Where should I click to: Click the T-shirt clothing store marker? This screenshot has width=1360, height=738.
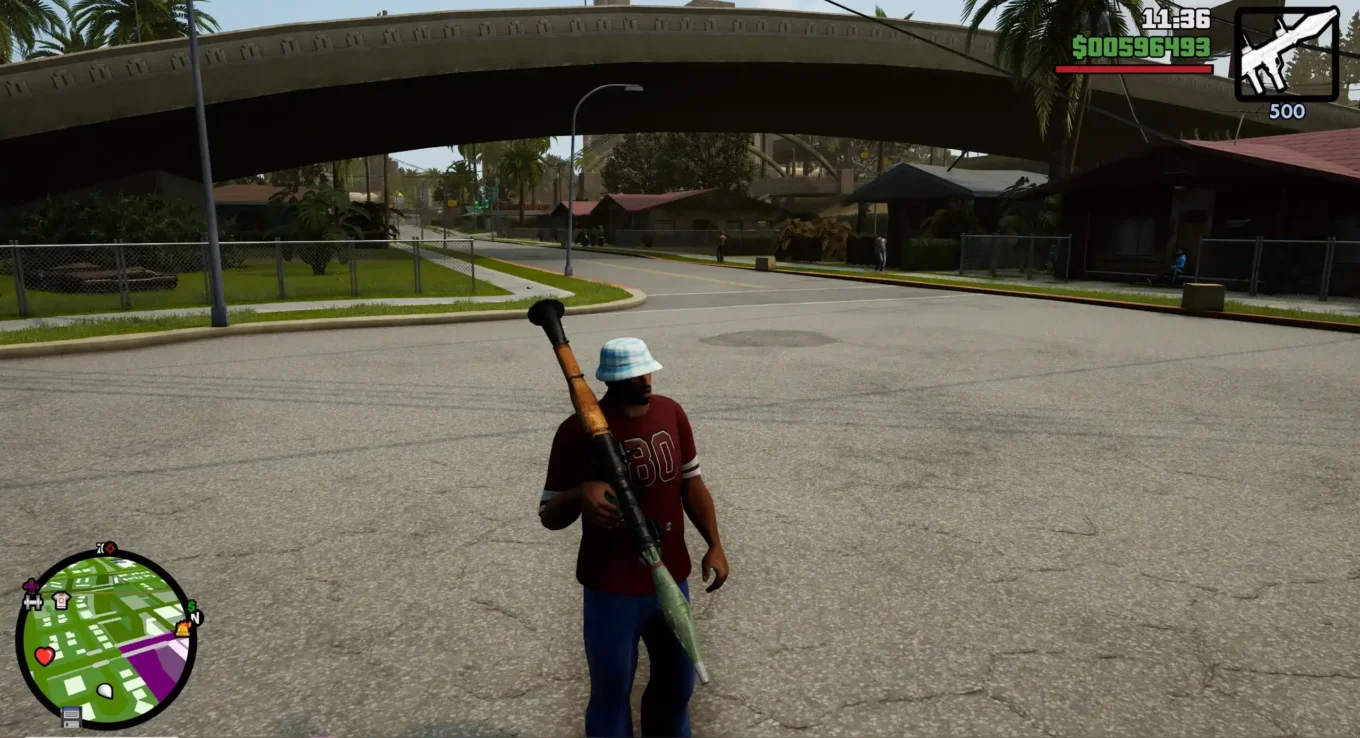pos(61,600)
